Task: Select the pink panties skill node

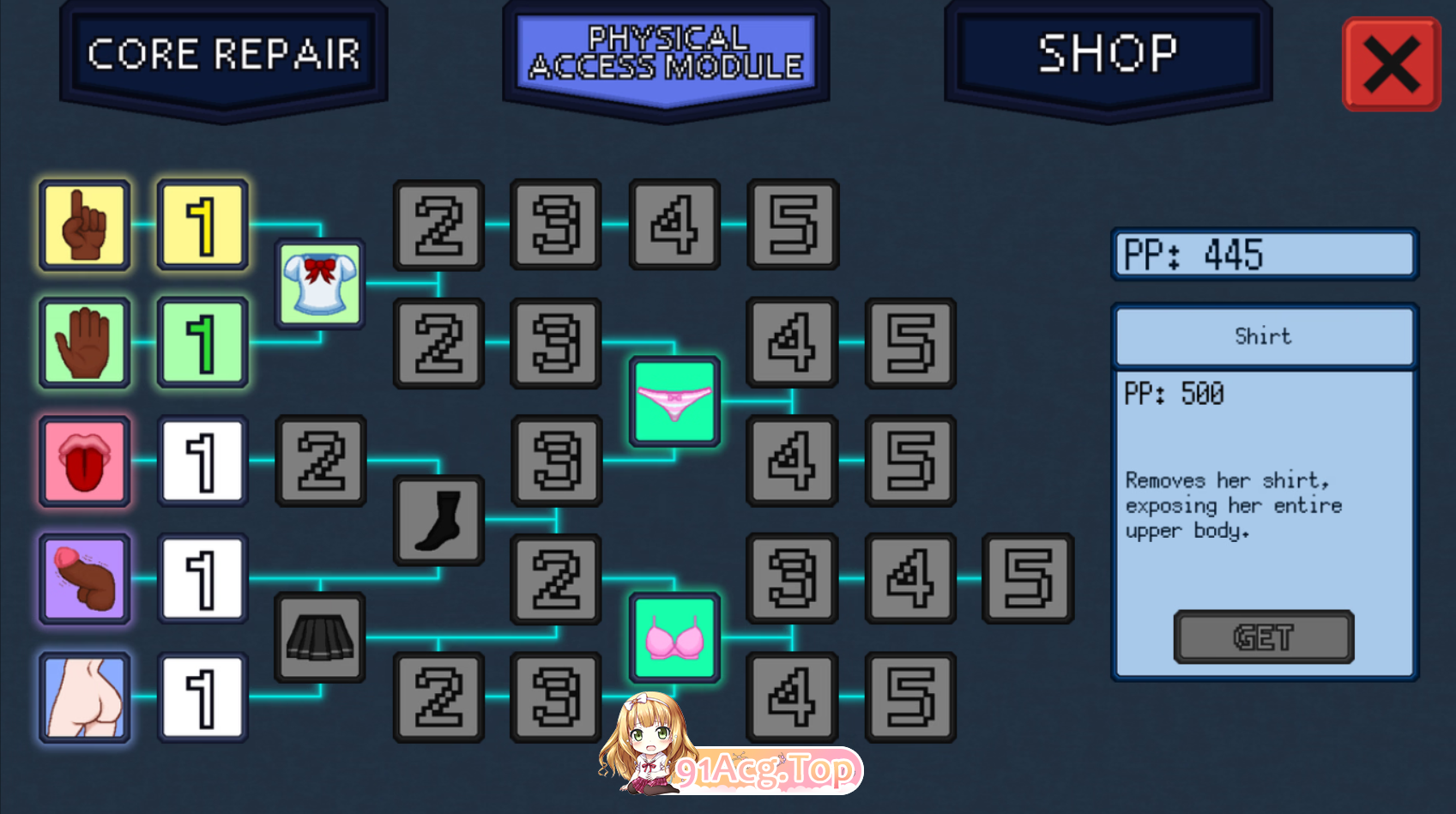Action: coord(674,401)
